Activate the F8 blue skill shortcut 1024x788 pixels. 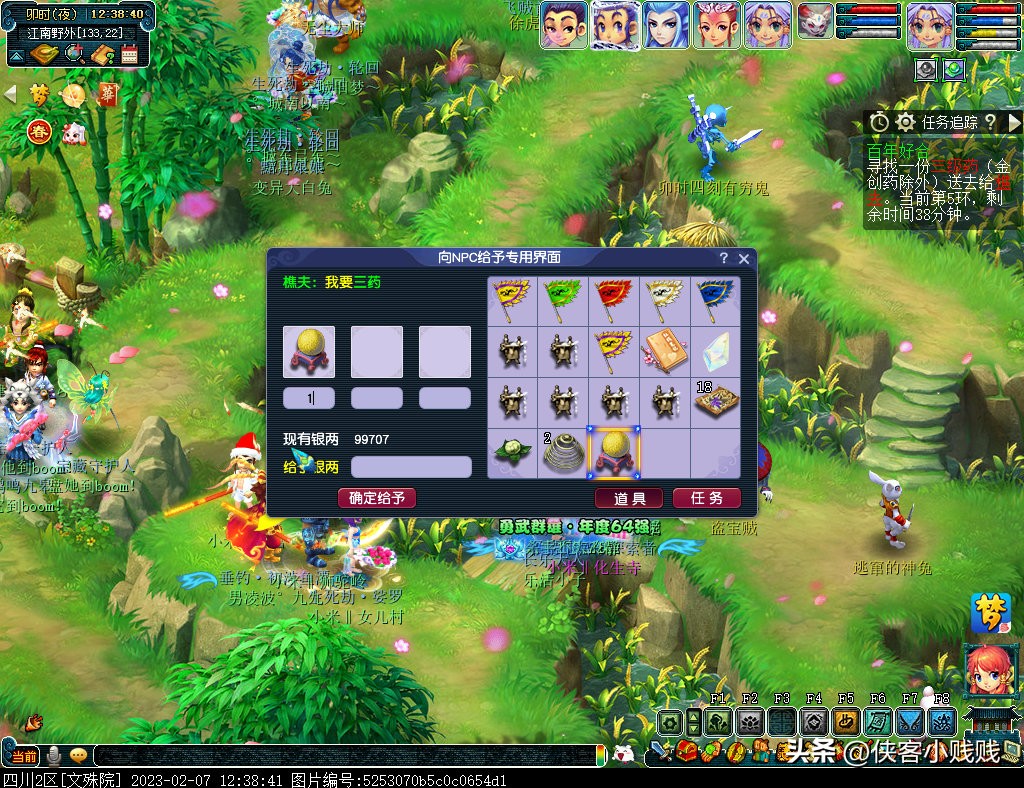click(x=941, y=721)
